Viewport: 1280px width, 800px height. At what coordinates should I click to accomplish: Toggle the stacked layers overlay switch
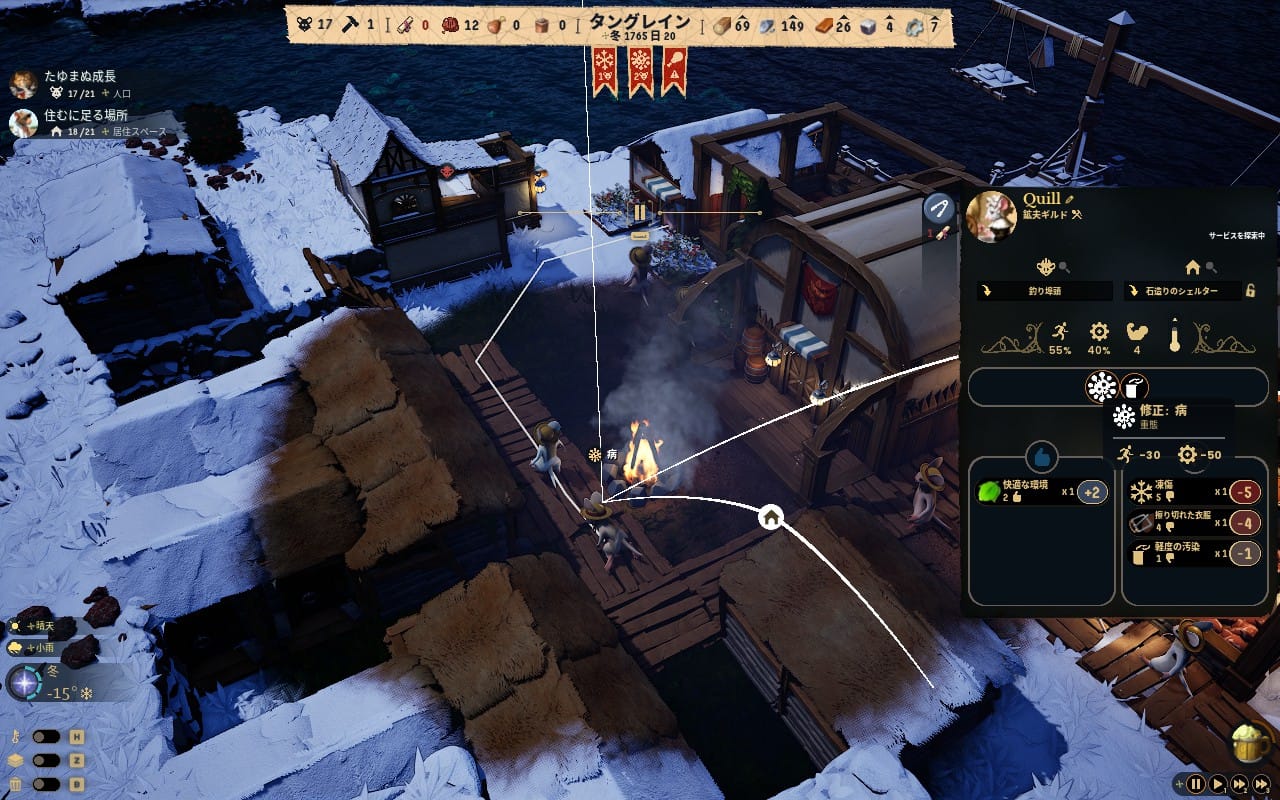[47, 760]
